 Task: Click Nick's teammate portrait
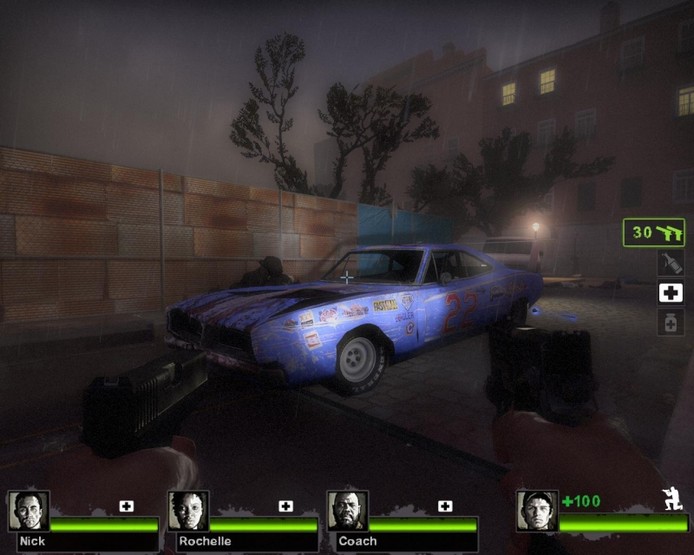(28, 510)
